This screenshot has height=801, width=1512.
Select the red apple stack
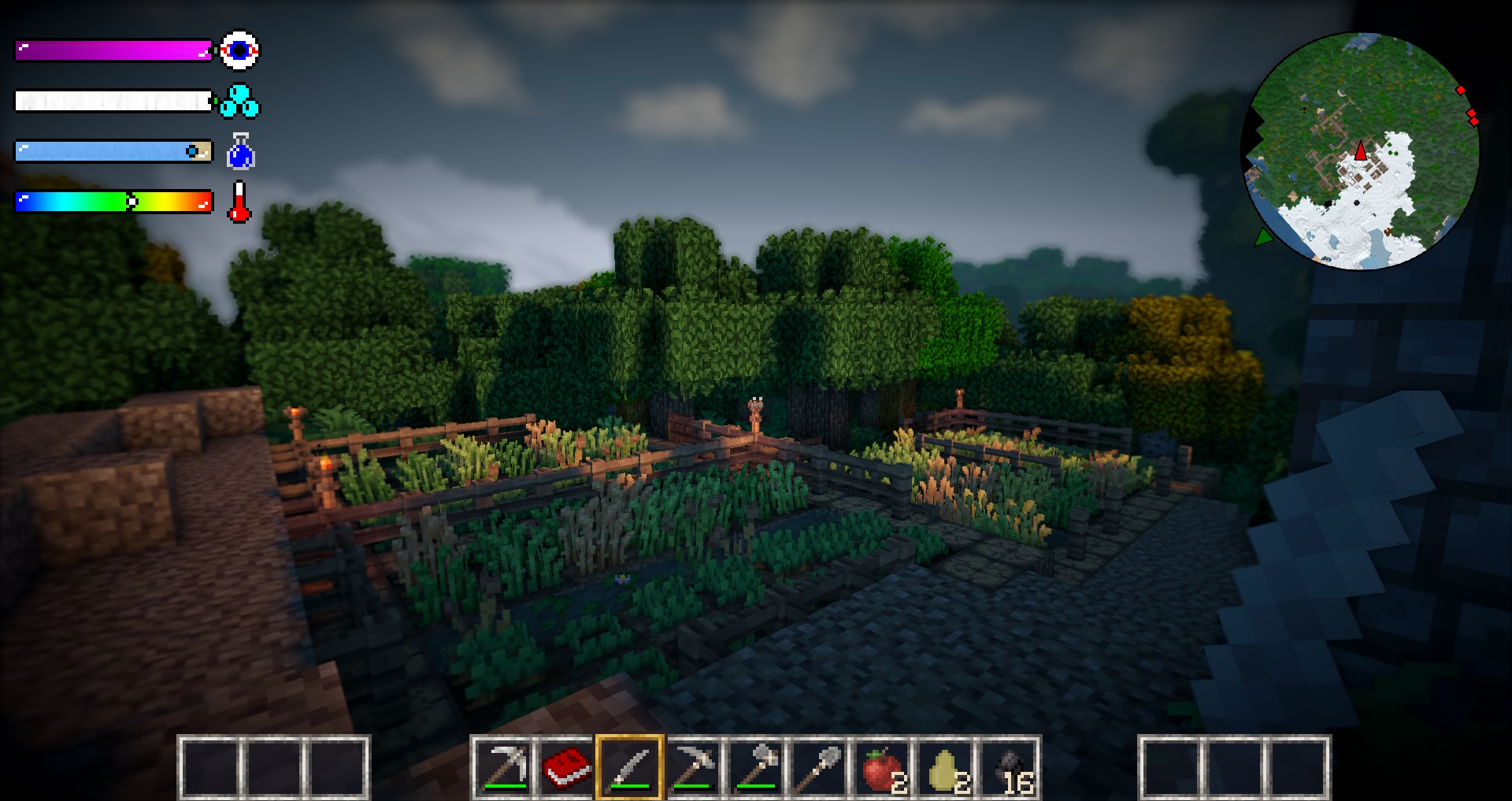click(x=882, y=767)
